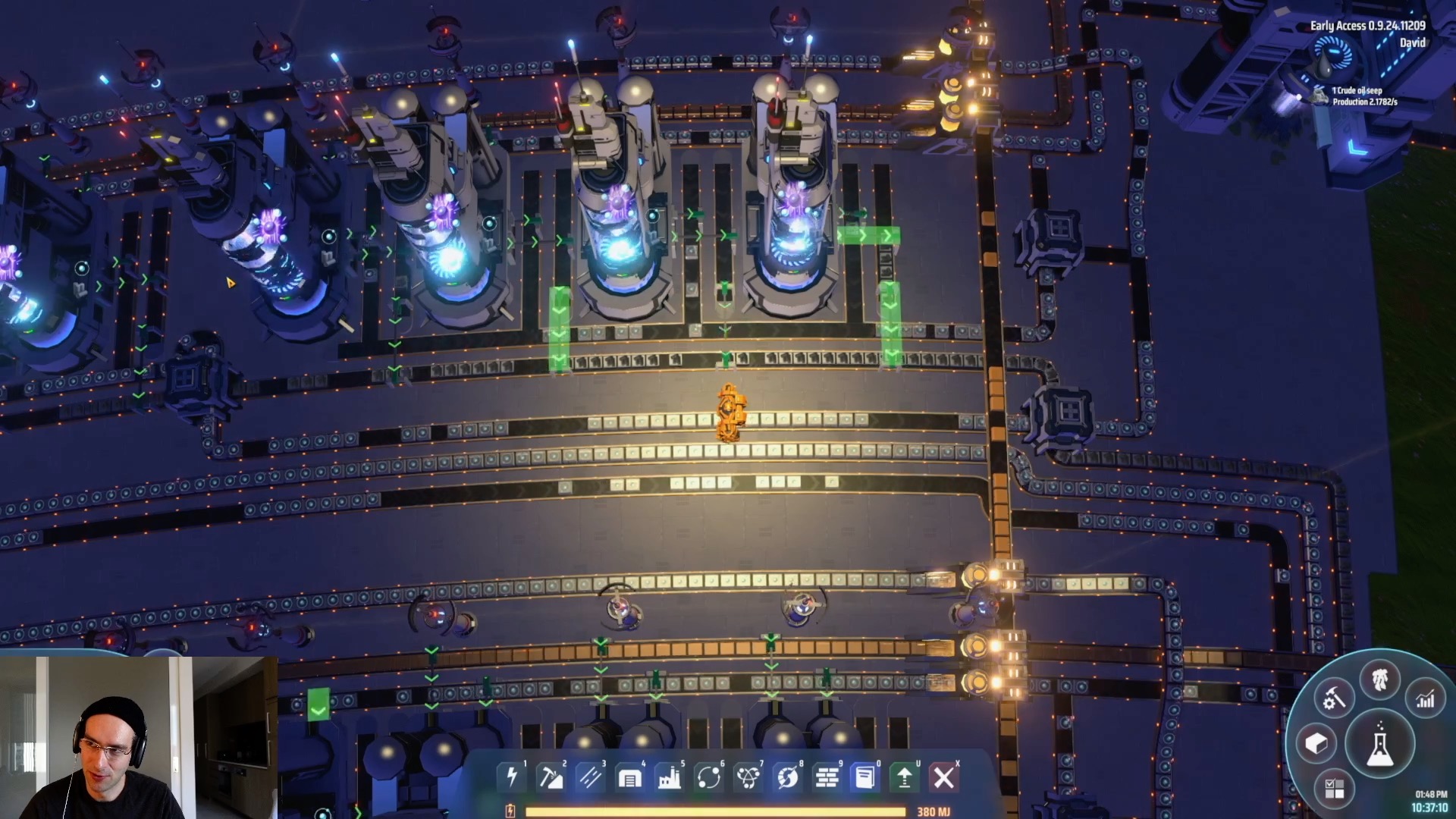Select the Dyson sphere build category
This screenshot has height=819, width=1456.
787,777
